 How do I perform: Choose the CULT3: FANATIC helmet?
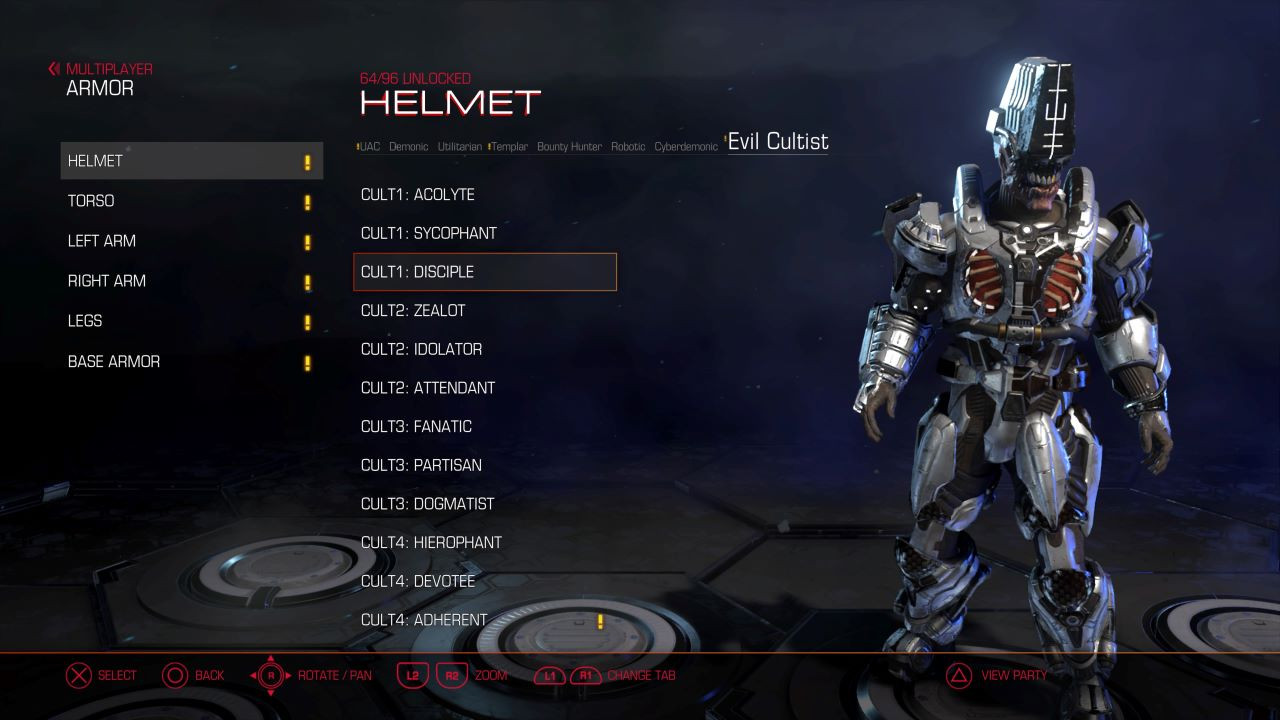(414, 426)
